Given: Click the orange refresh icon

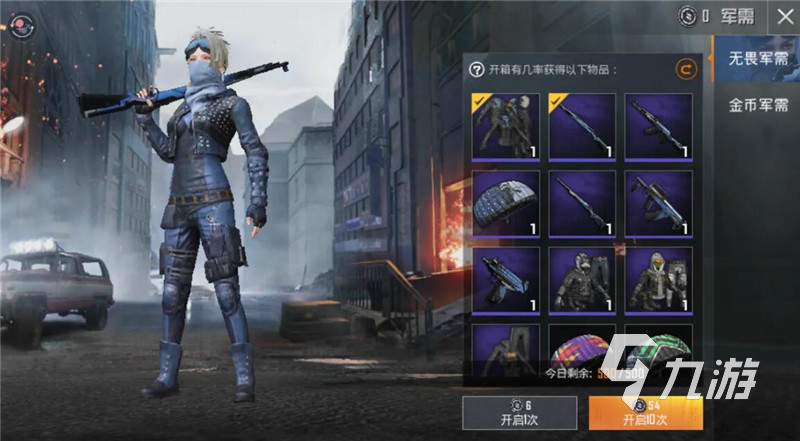Looking at the screenshot, I should pos(685,69).
